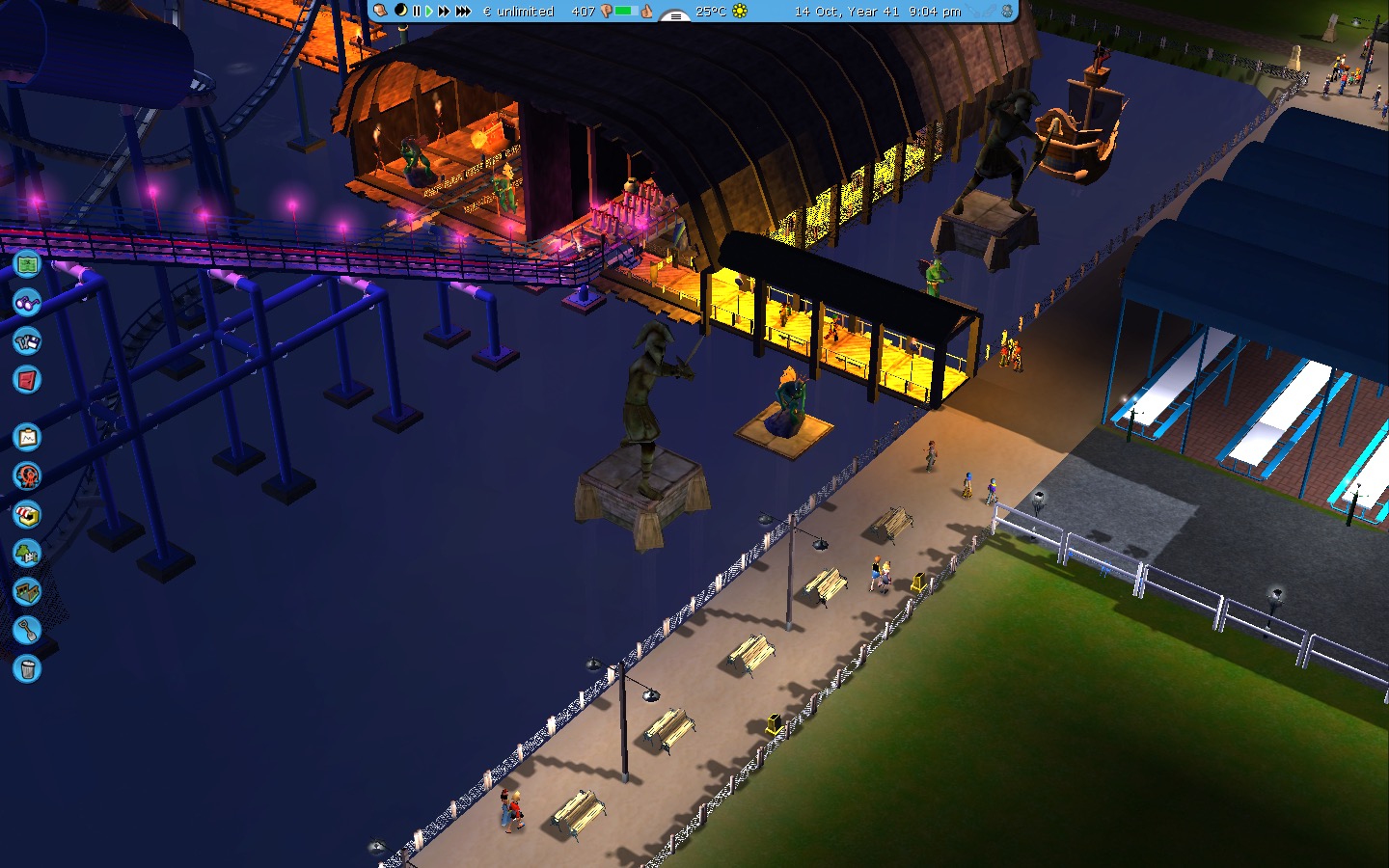1389x868 pixels.
Task: Open the view options glasses icon
Action: (27, 302)
